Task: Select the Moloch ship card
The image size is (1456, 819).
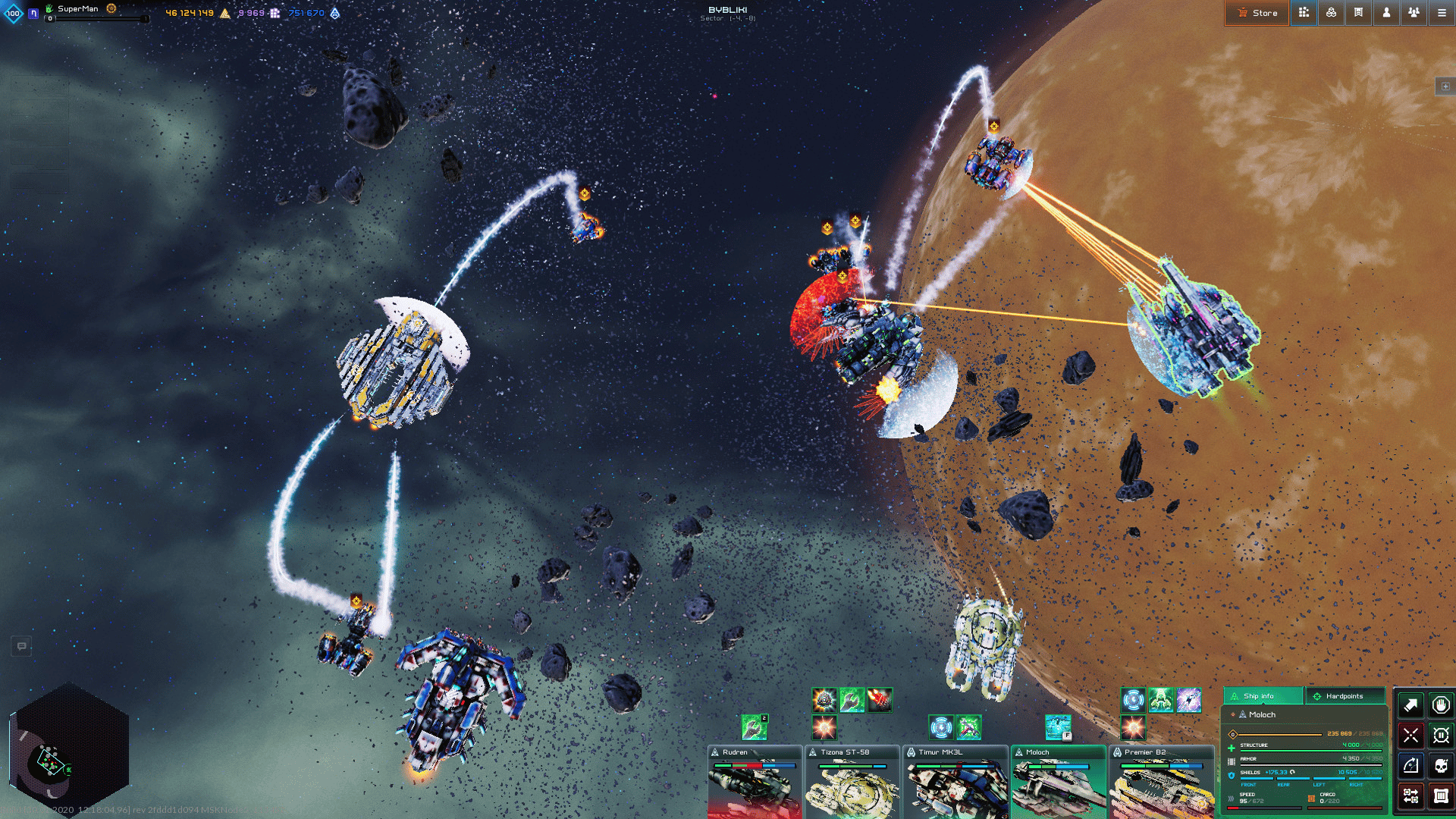Action: (x=1058, y=783)
